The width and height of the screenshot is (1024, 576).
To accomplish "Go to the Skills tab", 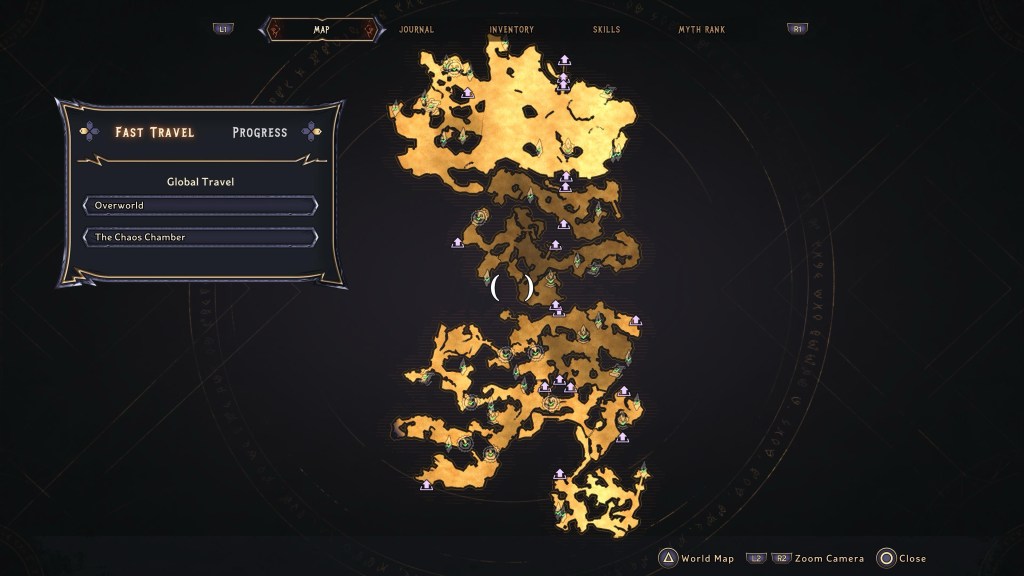I will tap(606, 30).
